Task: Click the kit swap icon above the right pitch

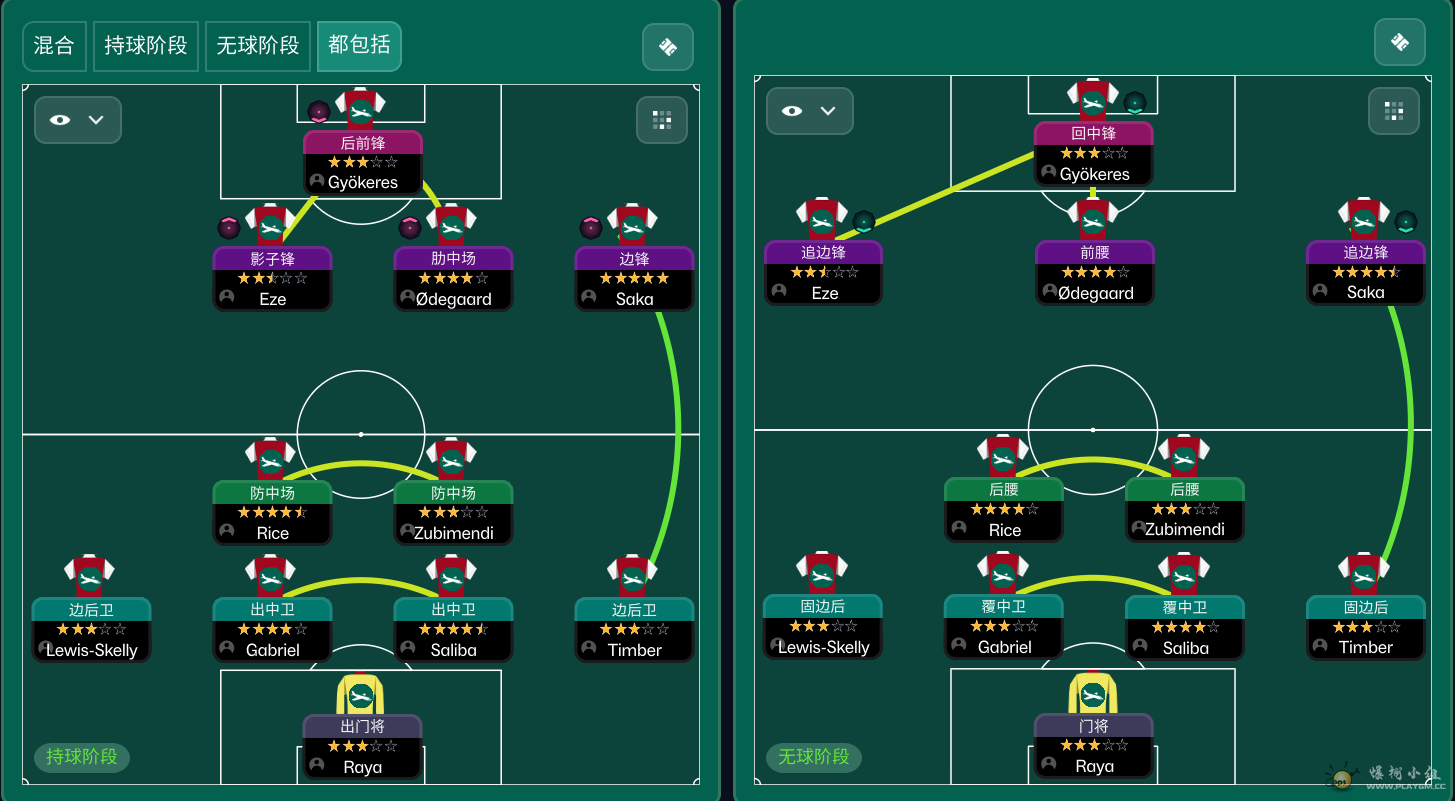Action: [1399, 41]
